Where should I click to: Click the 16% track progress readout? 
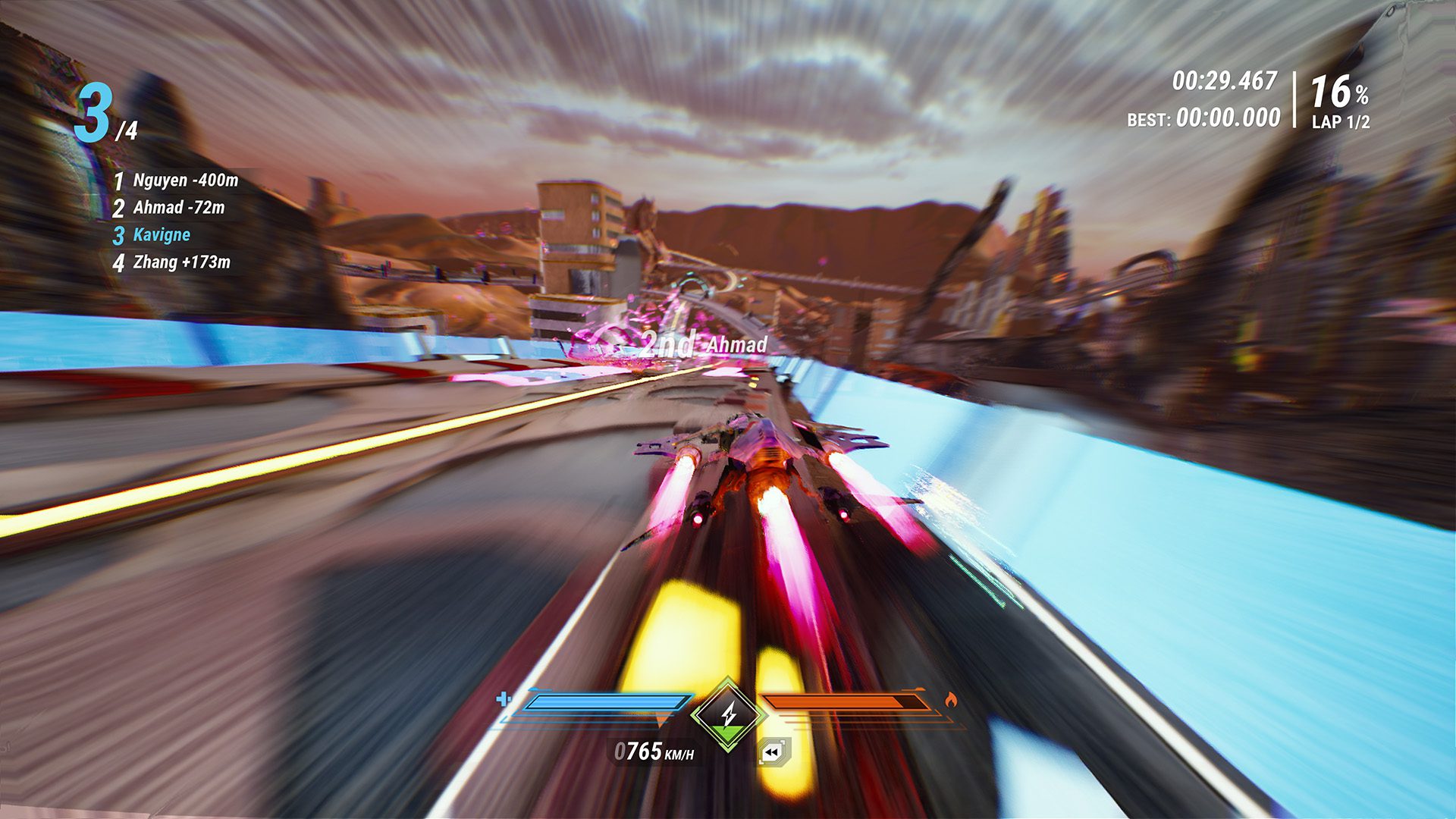point(1337,91)
